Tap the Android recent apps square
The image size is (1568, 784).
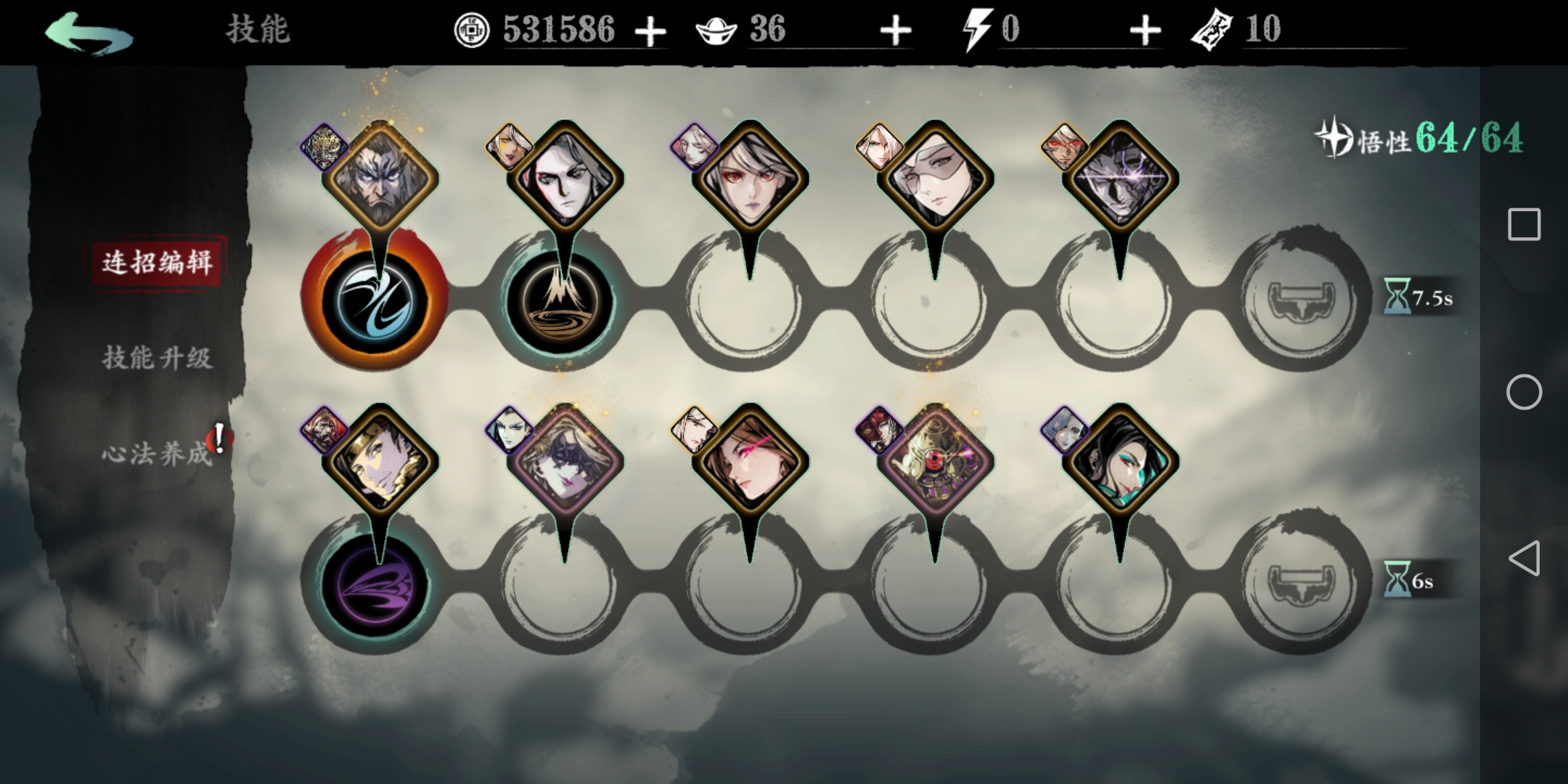coord(1524,224)
